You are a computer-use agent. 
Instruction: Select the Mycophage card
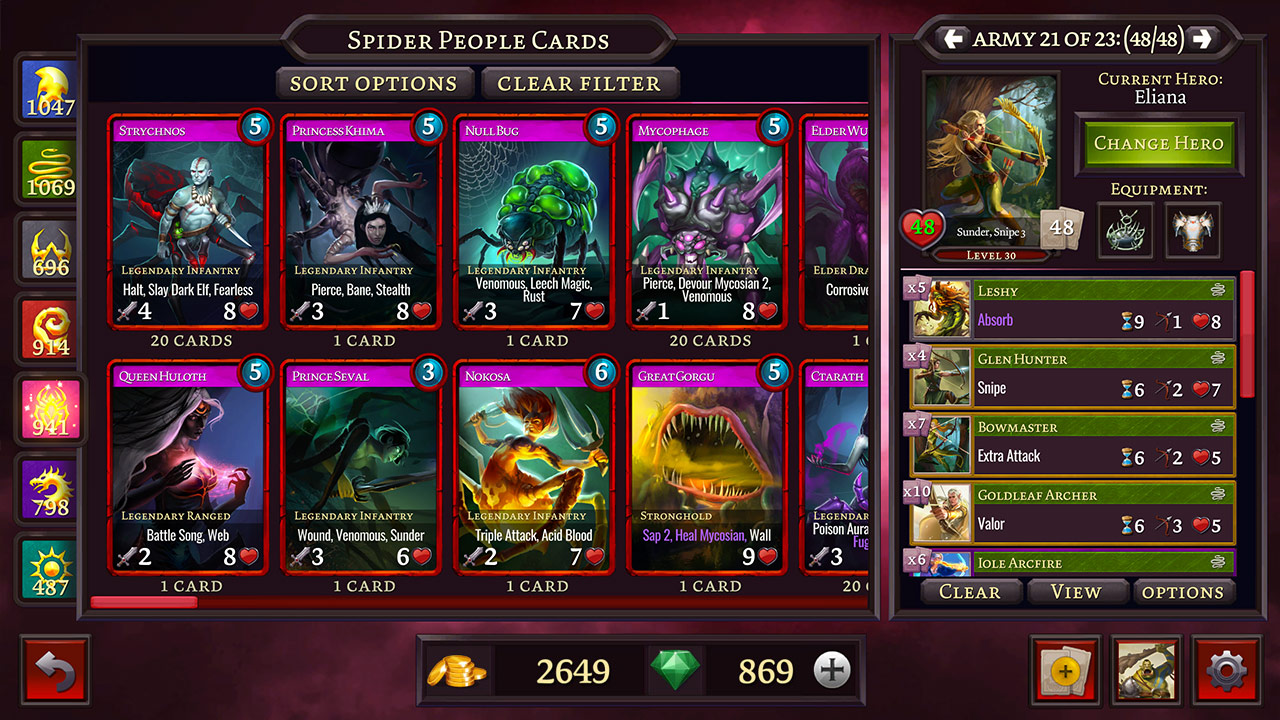point(708,222)
